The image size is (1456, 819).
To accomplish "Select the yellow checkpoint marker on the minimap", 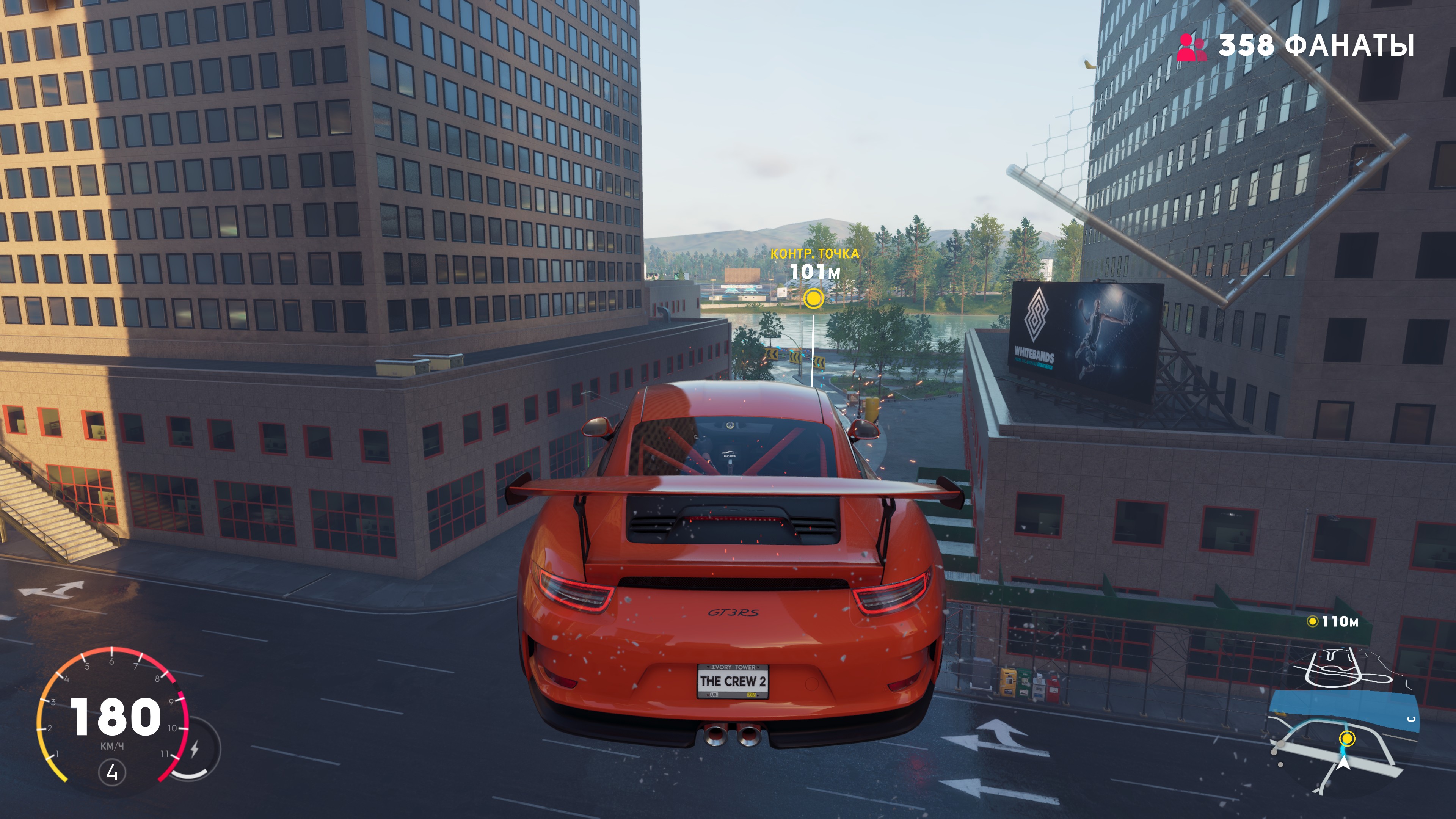I will click(x=1348, y=739).
